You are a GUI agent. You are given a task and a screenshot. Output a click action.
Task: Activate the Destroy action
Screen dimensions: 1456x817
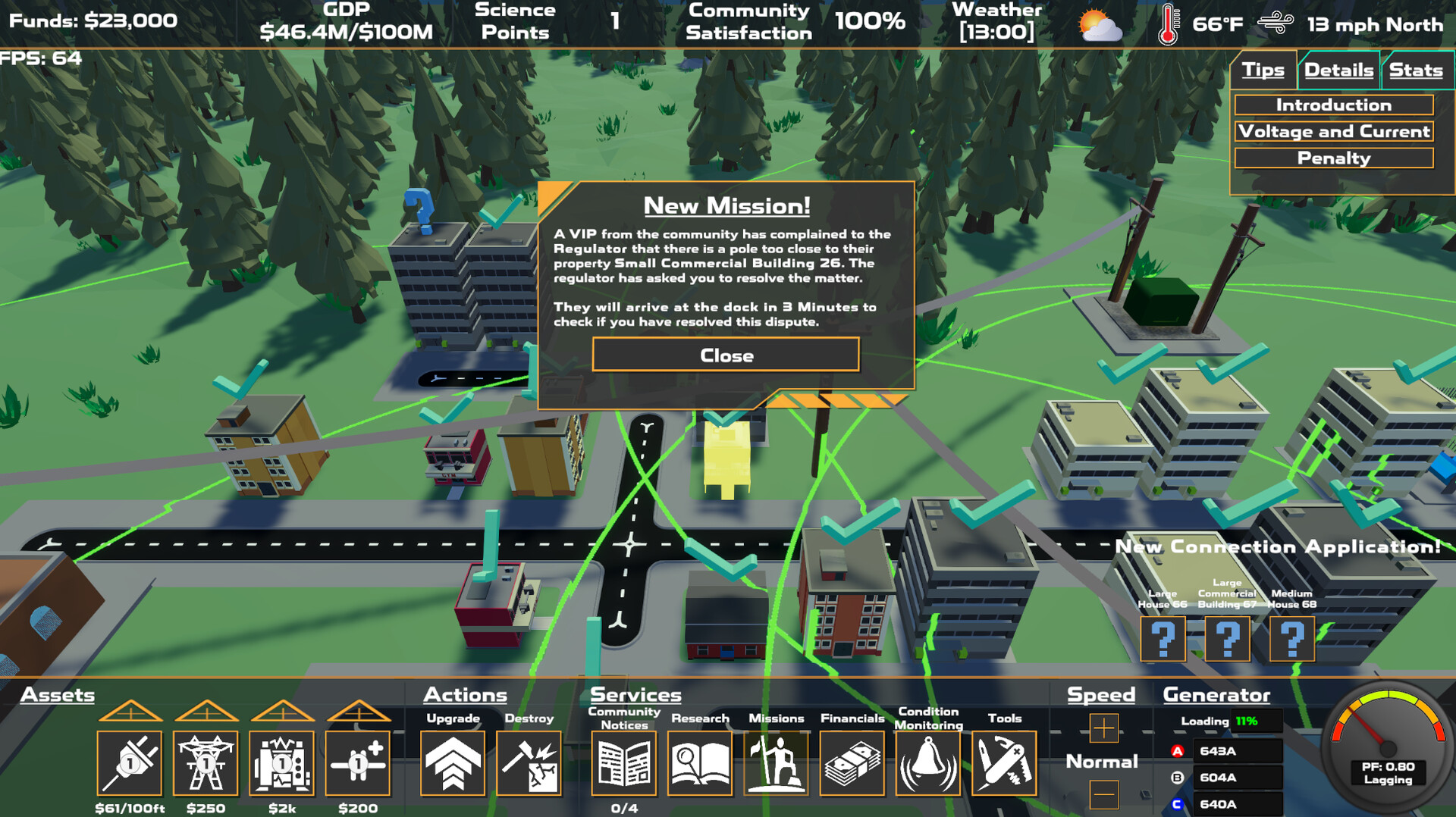coord(529,763)
